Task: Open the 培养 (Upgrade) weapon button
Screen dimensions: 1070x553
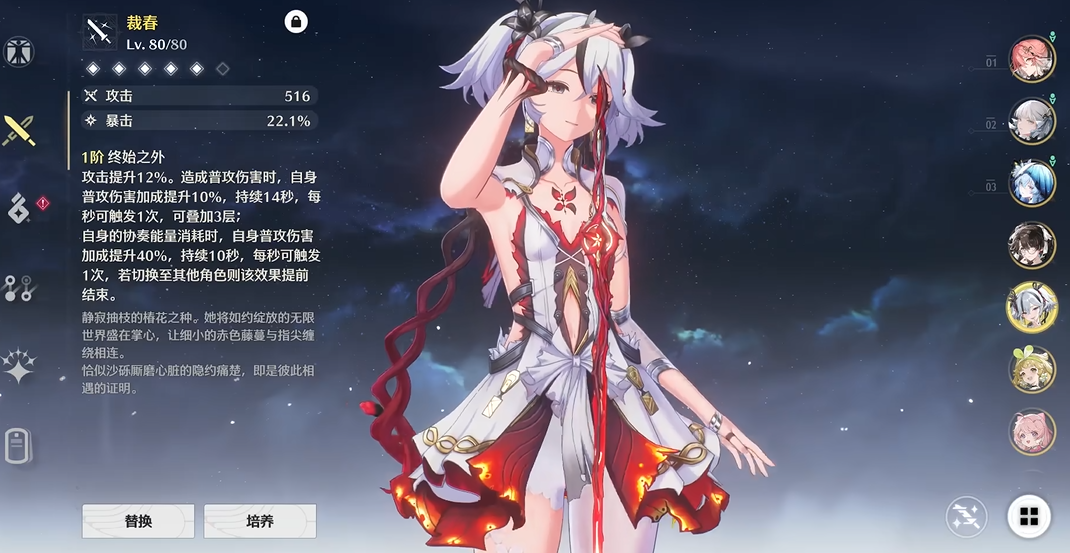Action: [x=260, y=521]
